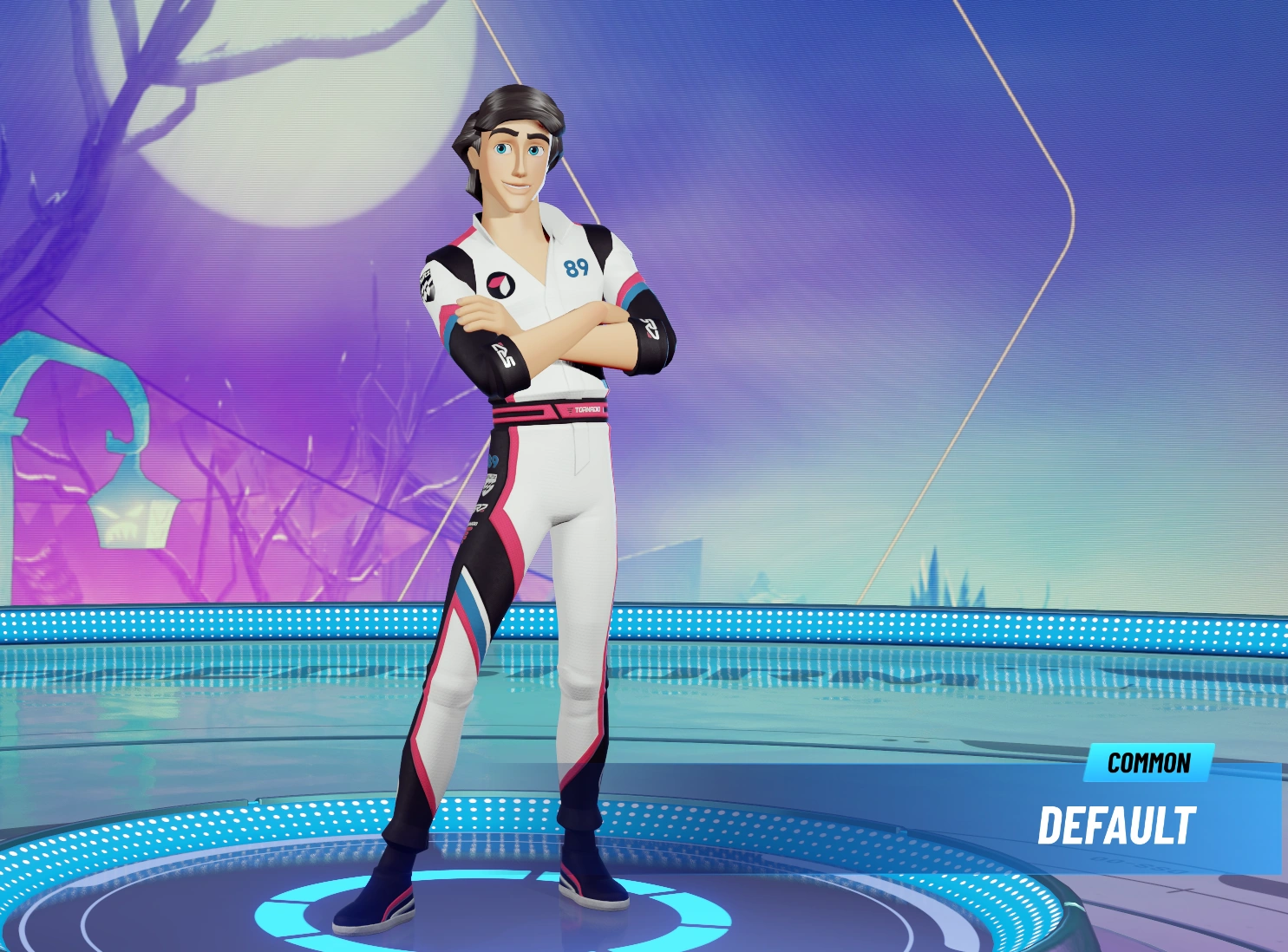The height and width of the screenshot is (952, 1288).
Task: Select the '89' number badge on the suit
Action: coord(577,265)
